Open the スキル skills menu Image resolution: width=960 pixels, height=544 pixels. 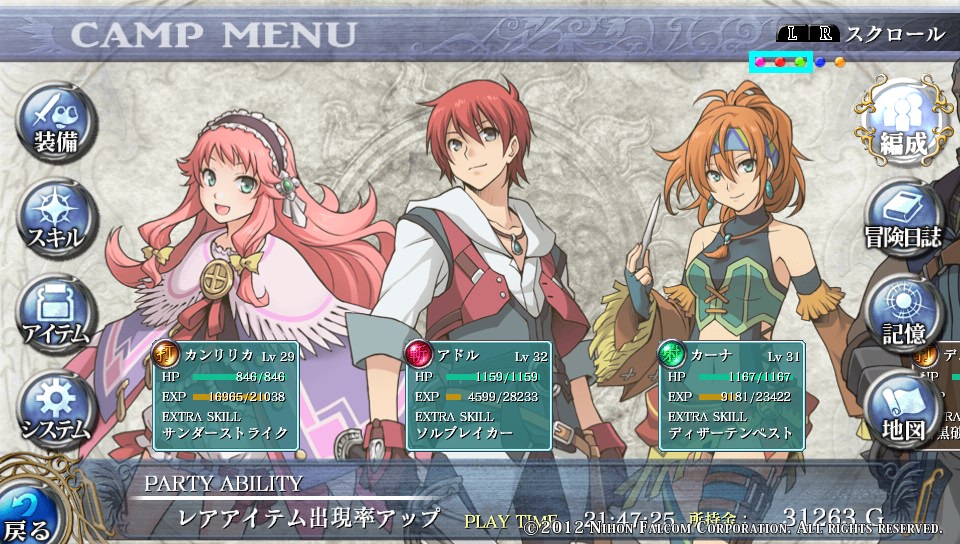[56, 218]
